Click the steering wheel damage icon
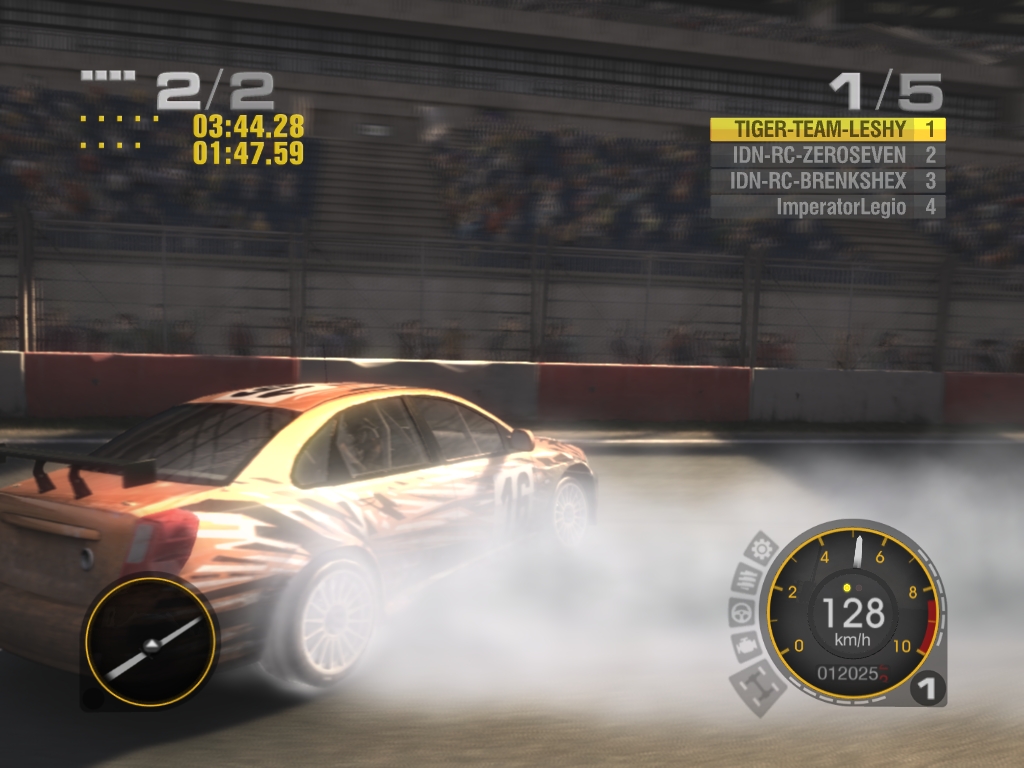Screen dimensions: 1024x768 740,611
